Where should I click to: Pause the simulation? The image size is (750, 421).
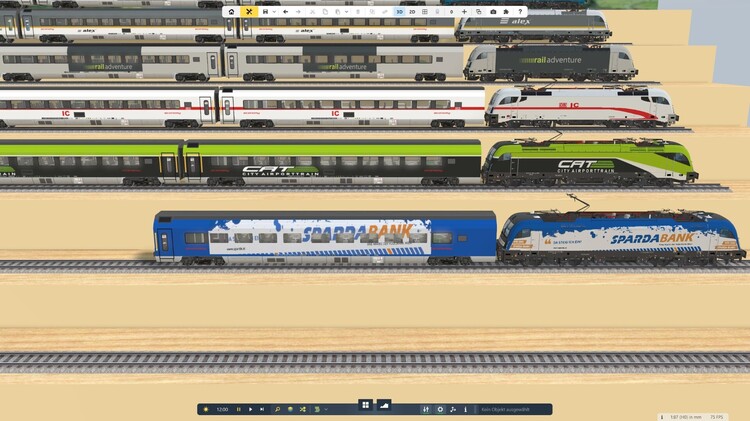point(239,409)
